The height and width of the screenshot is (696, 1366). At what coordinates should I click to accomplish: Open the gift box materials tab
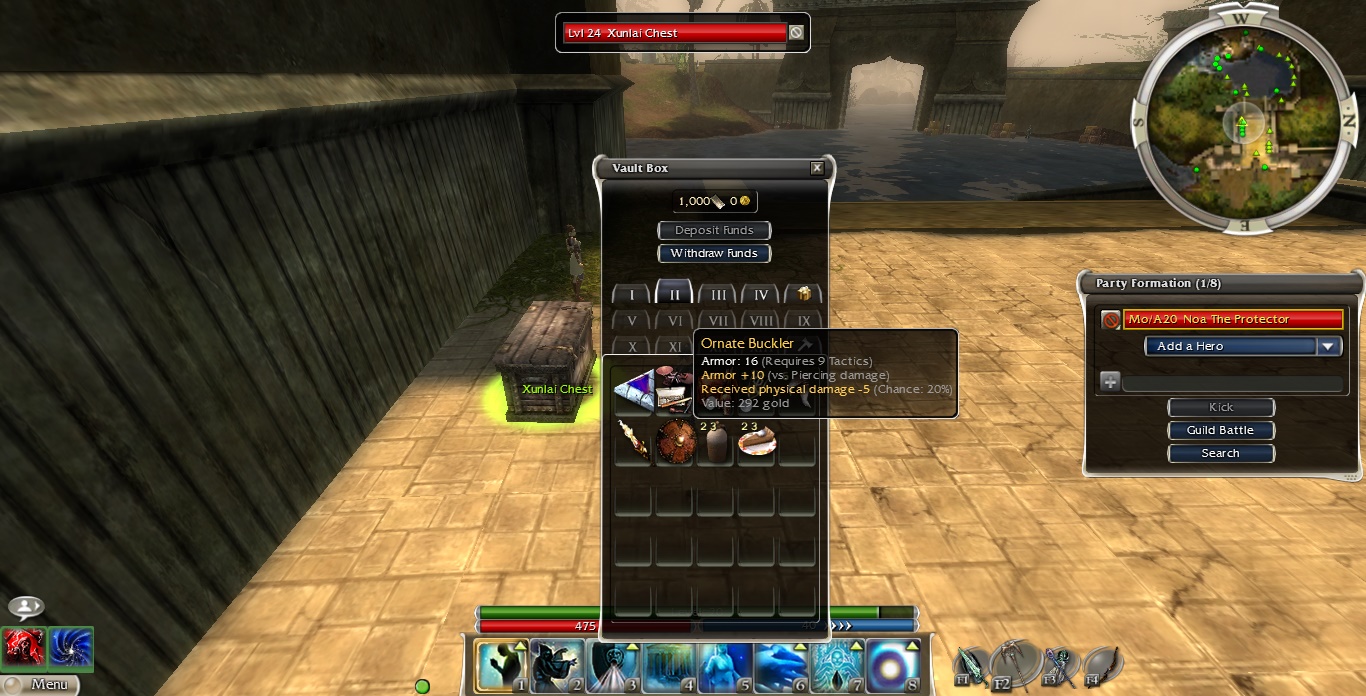803,294
